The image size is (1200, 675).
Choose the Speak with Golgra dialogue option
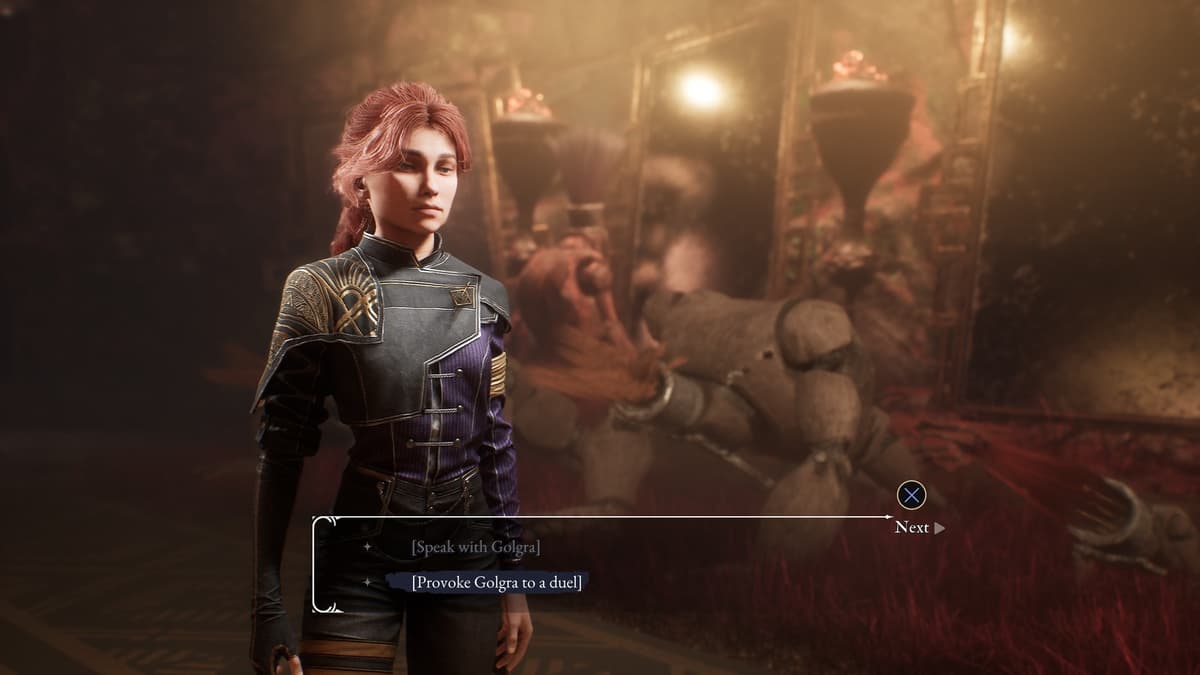[x=476, y=548]
